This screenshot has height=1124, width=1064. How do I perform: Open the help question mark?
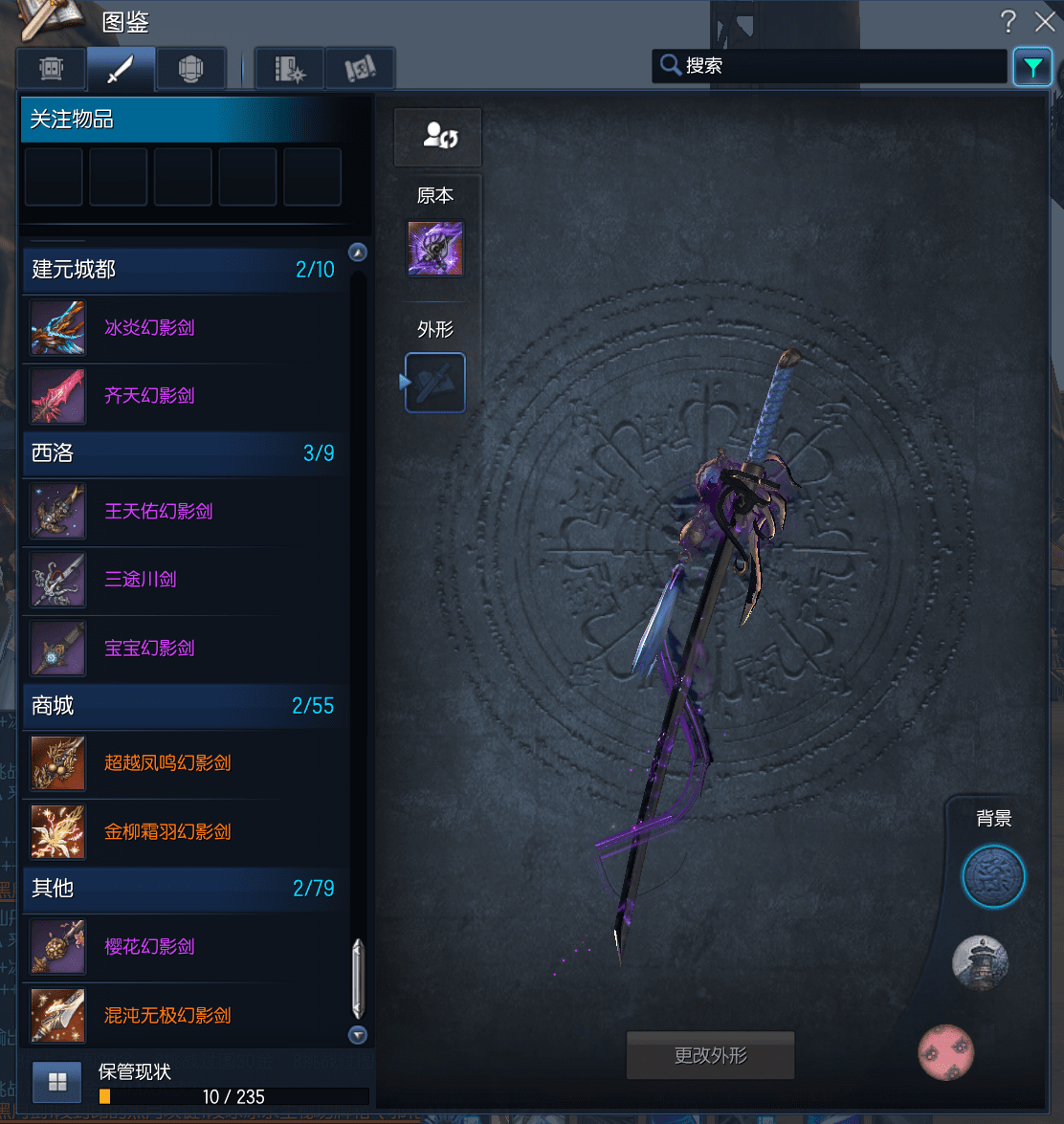(1008, 21)
